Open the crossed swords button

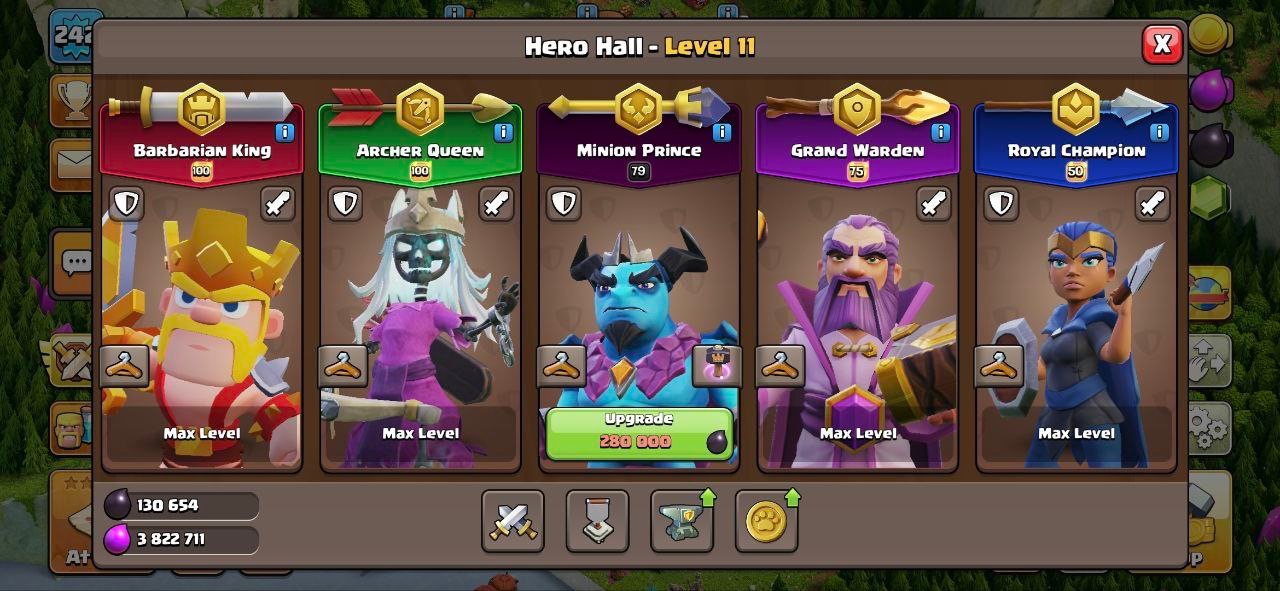[x=513, y=521]
